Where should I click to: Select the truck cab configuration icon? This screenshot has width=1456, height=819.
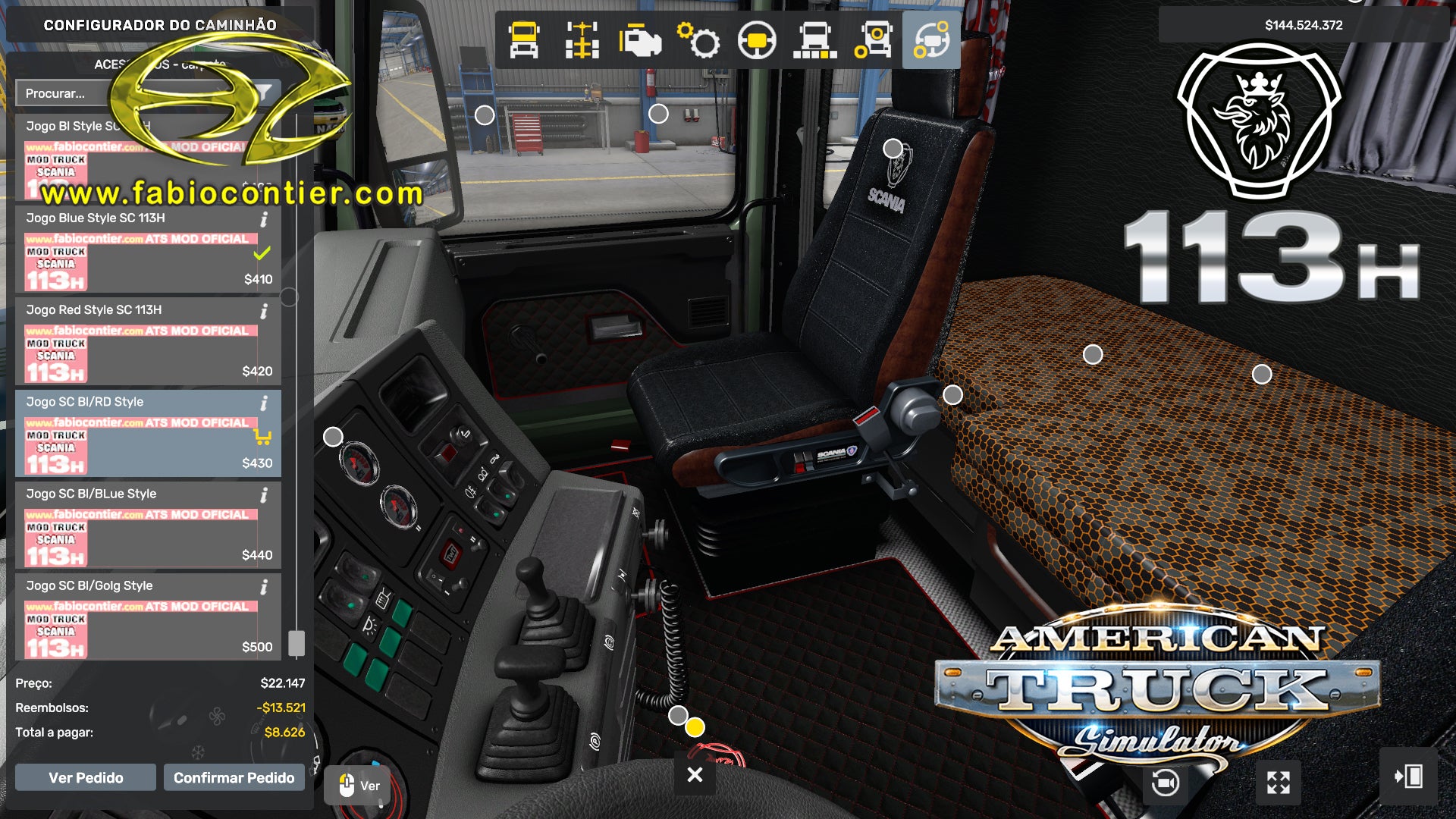[x=523, y=42]
